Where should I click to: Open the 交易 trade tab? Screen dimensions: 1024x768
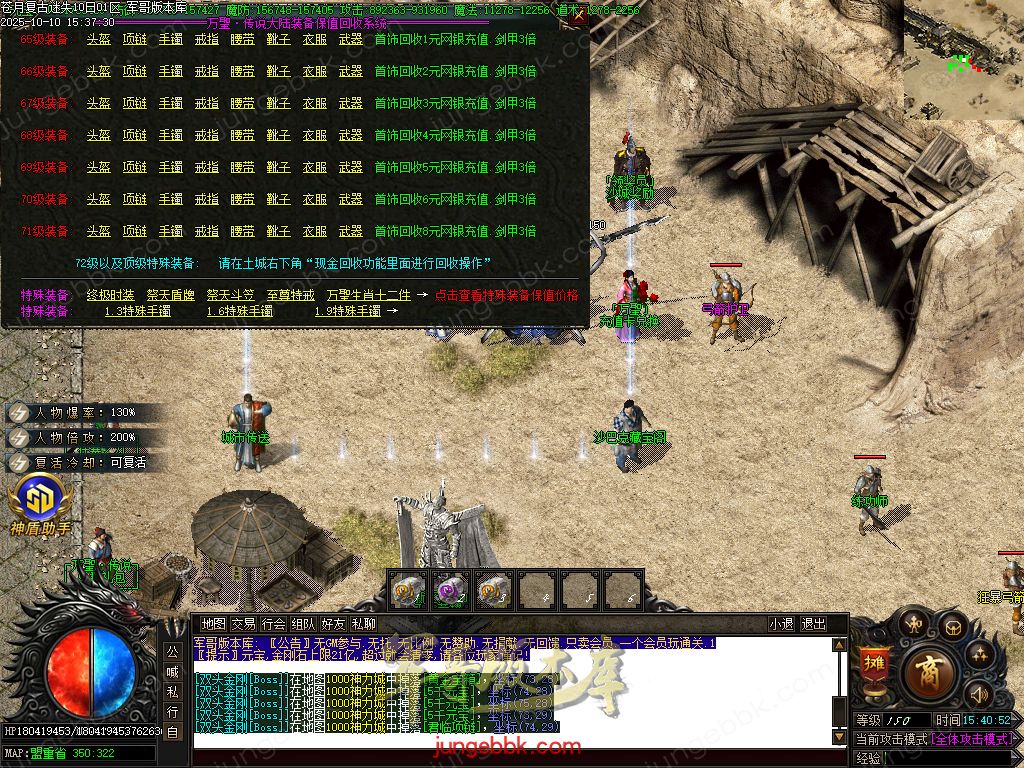click(x=243, y=624)
